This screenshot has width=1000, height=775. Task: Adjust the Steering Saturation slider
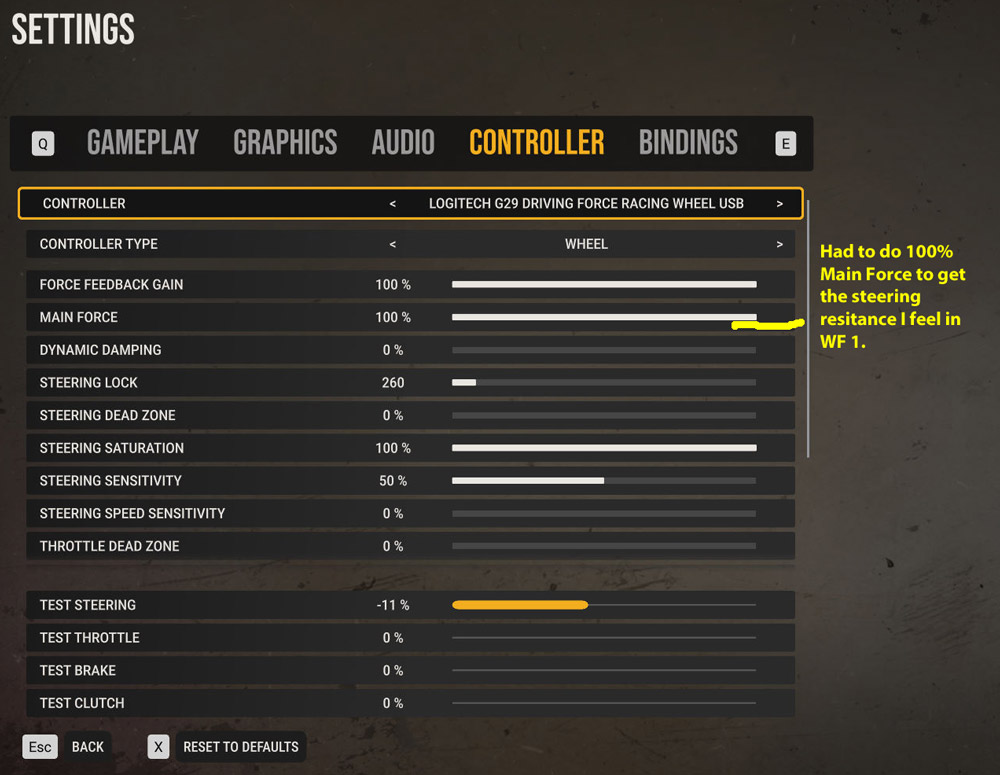click(x=604, y=448)
